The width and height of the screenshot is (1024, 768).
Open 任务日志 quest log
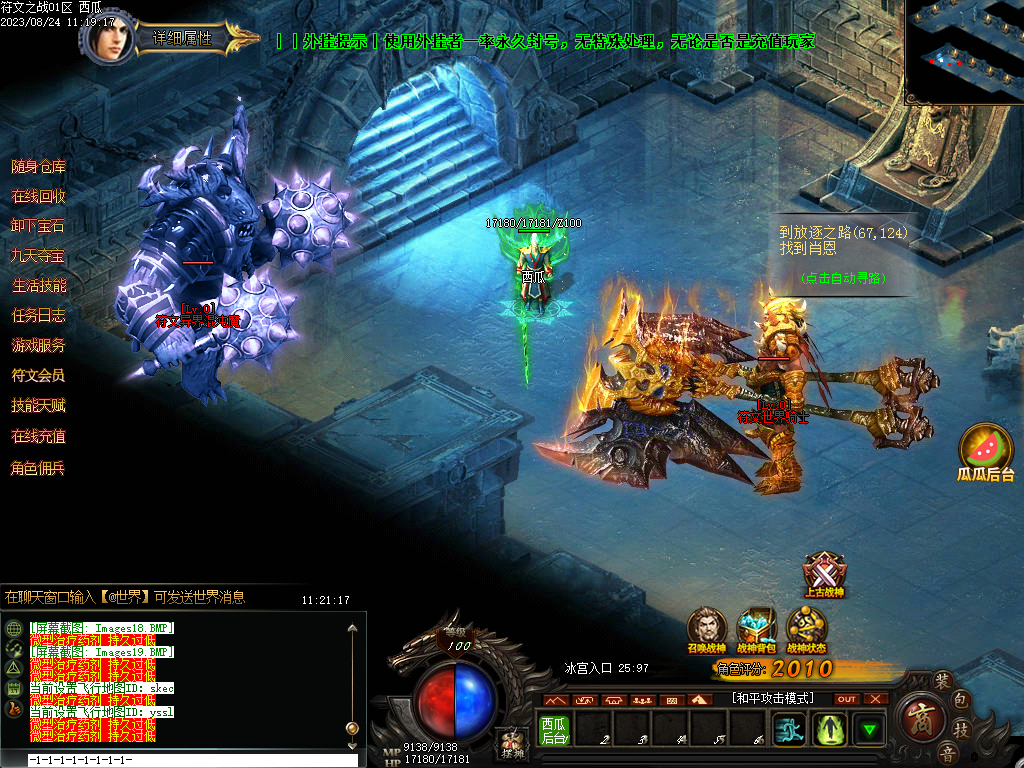point(38,316)
